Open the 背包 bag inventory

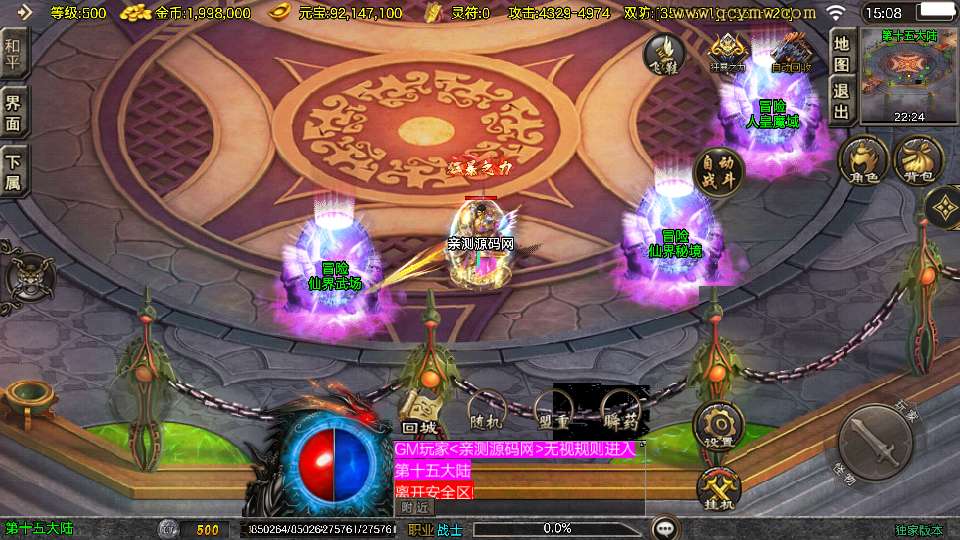[918, 160]
